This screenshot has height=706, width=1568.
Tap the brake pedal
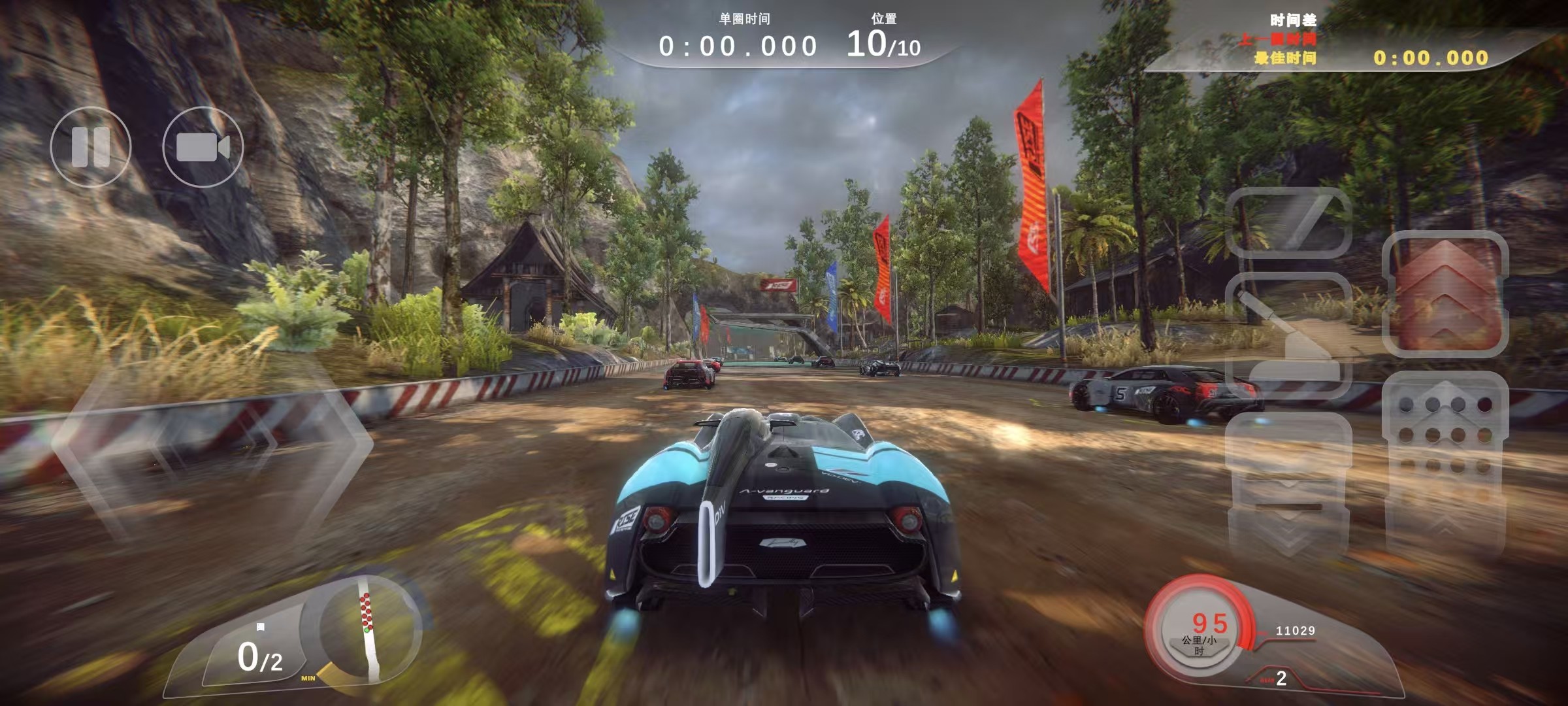[1287, 484]
